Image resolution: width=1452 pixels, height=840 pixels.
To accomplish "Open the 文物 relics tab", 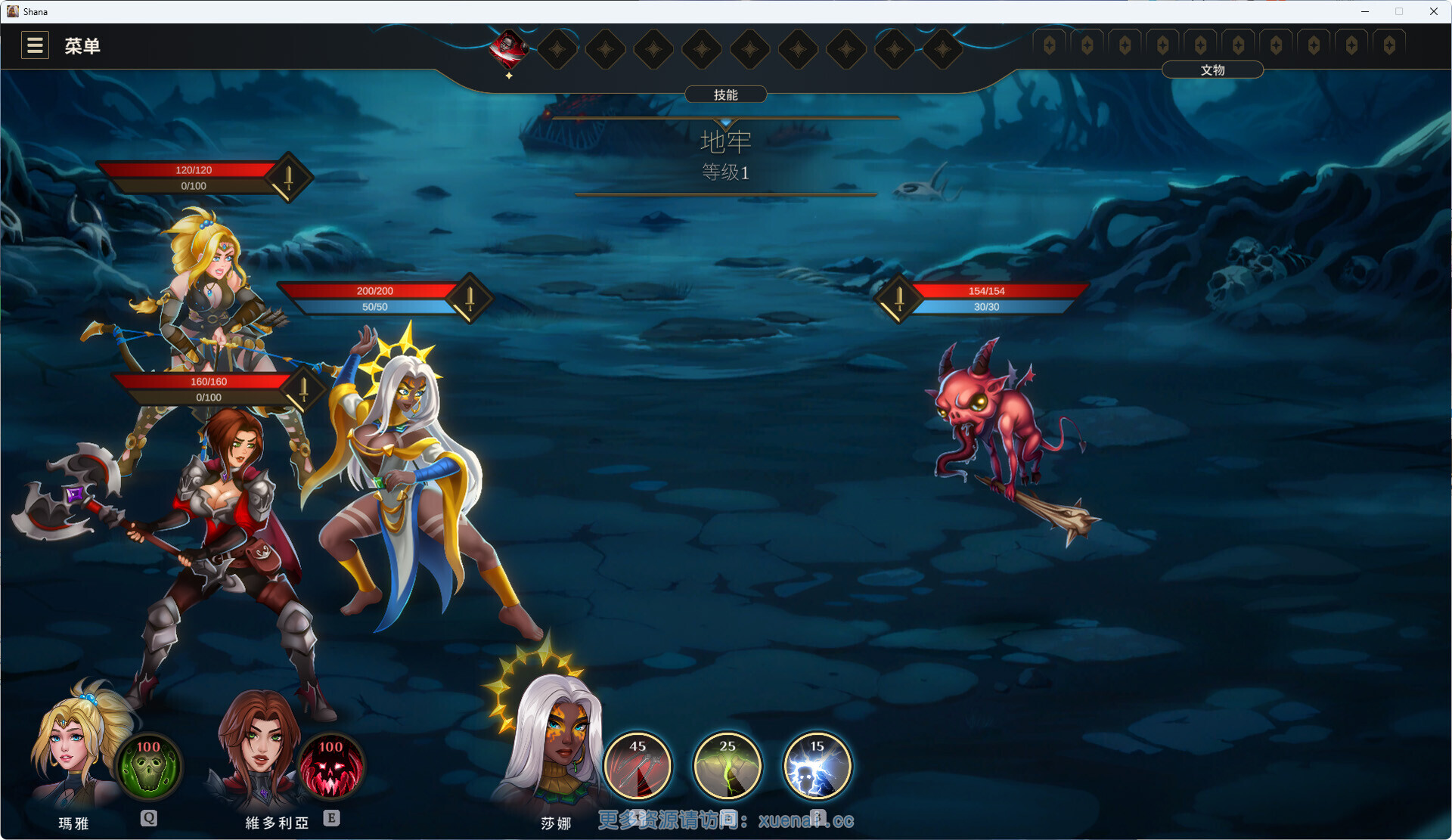I will 1212,70.
